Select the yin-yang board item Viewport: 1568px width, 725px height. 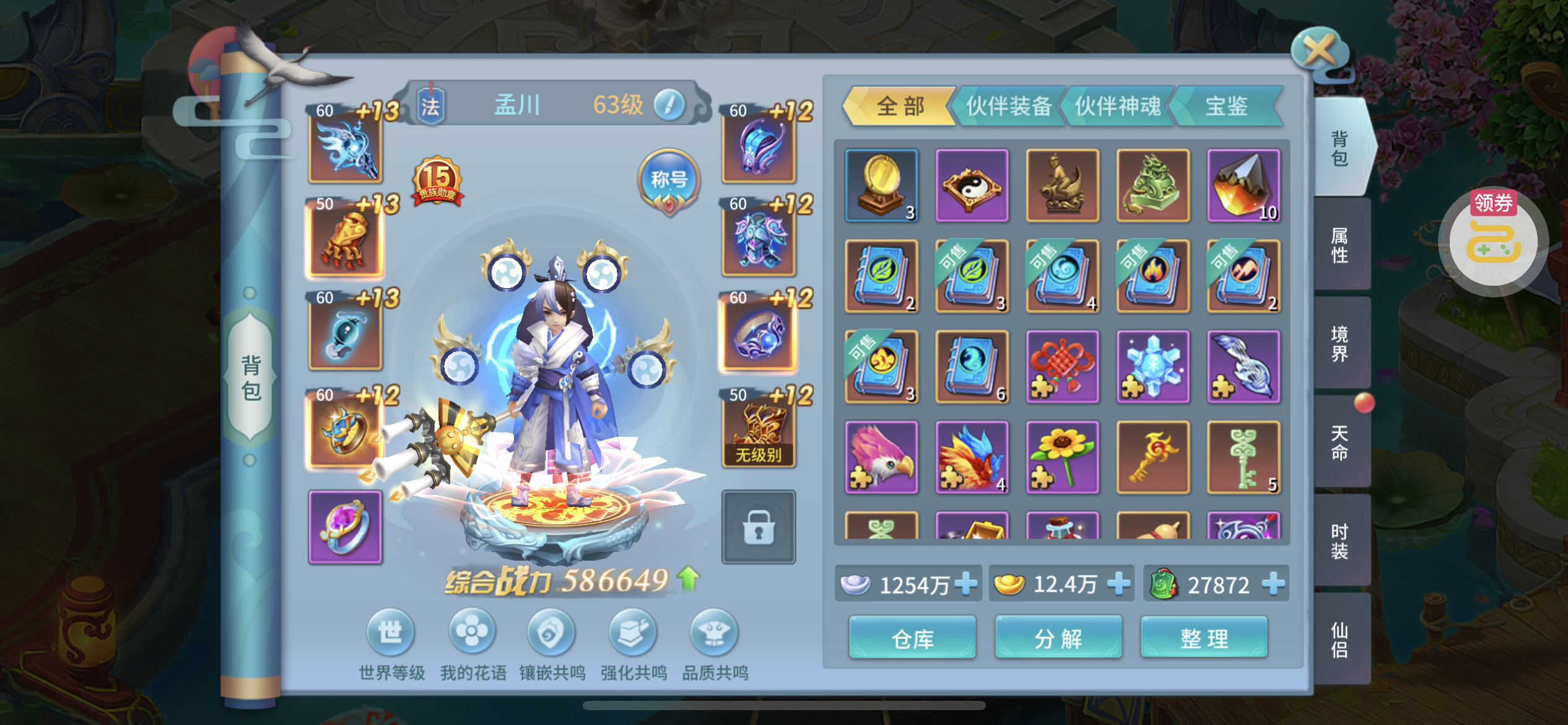pyautogui.click(x=972, y=185)
